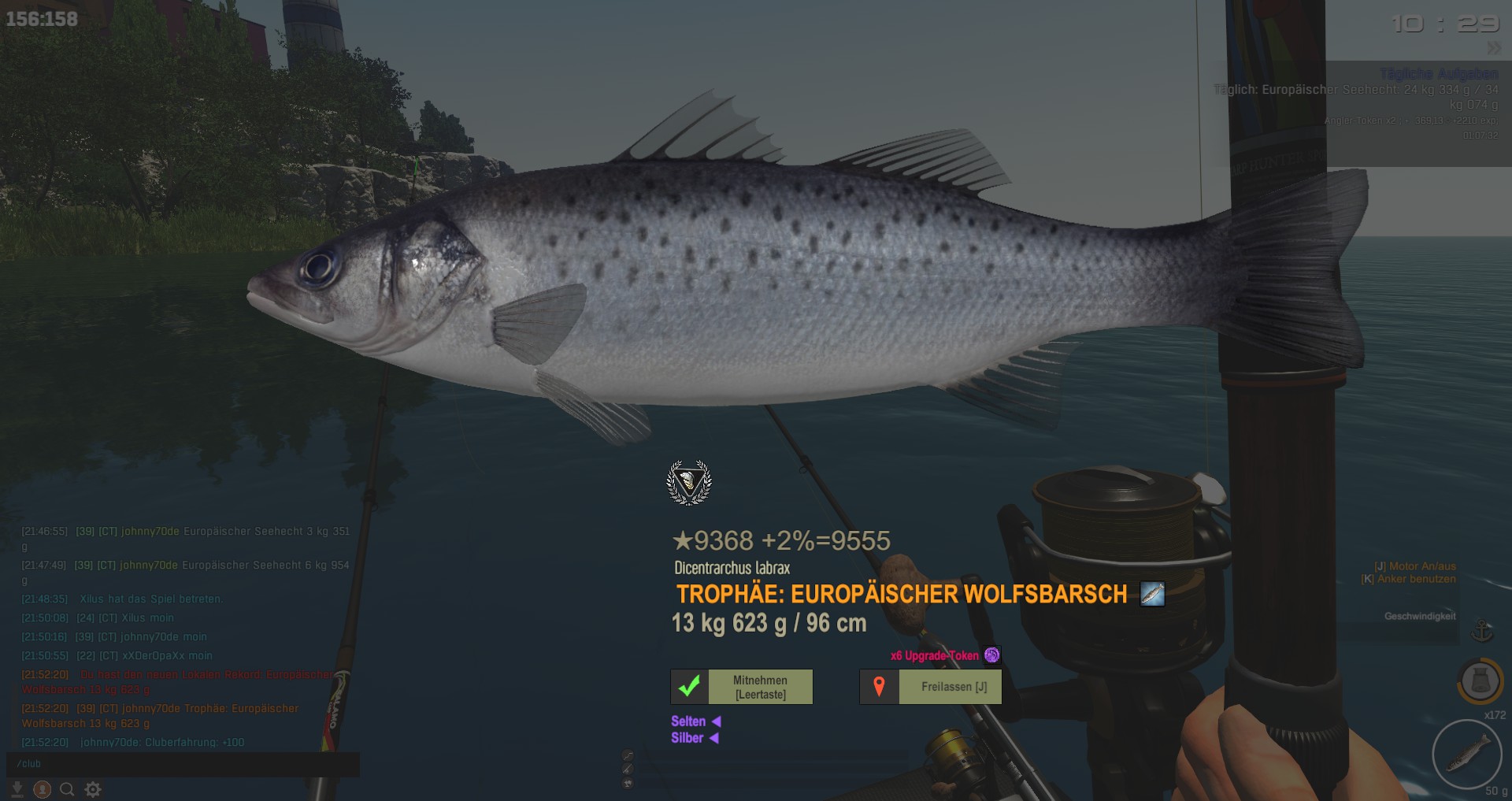Click the keep net icon with the orange ring
Viewport: 1512px width, 801px height.
[1480, 680]
